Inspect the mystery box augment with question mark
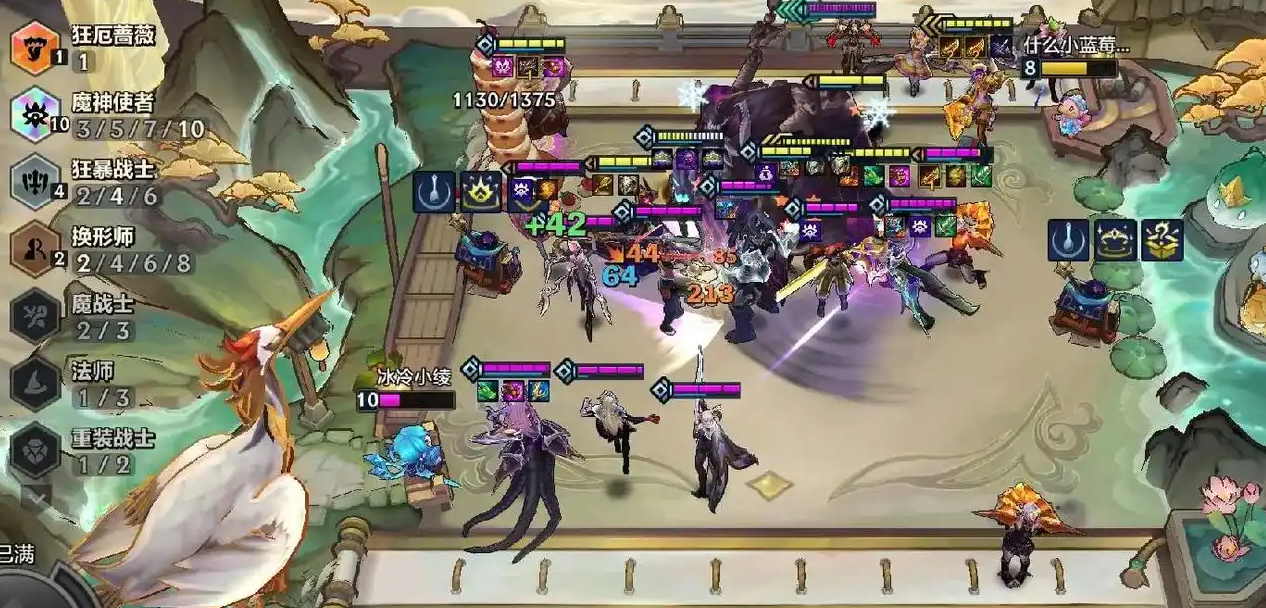The height and width of the screenshot is (608, 1266). [1162, 241]
